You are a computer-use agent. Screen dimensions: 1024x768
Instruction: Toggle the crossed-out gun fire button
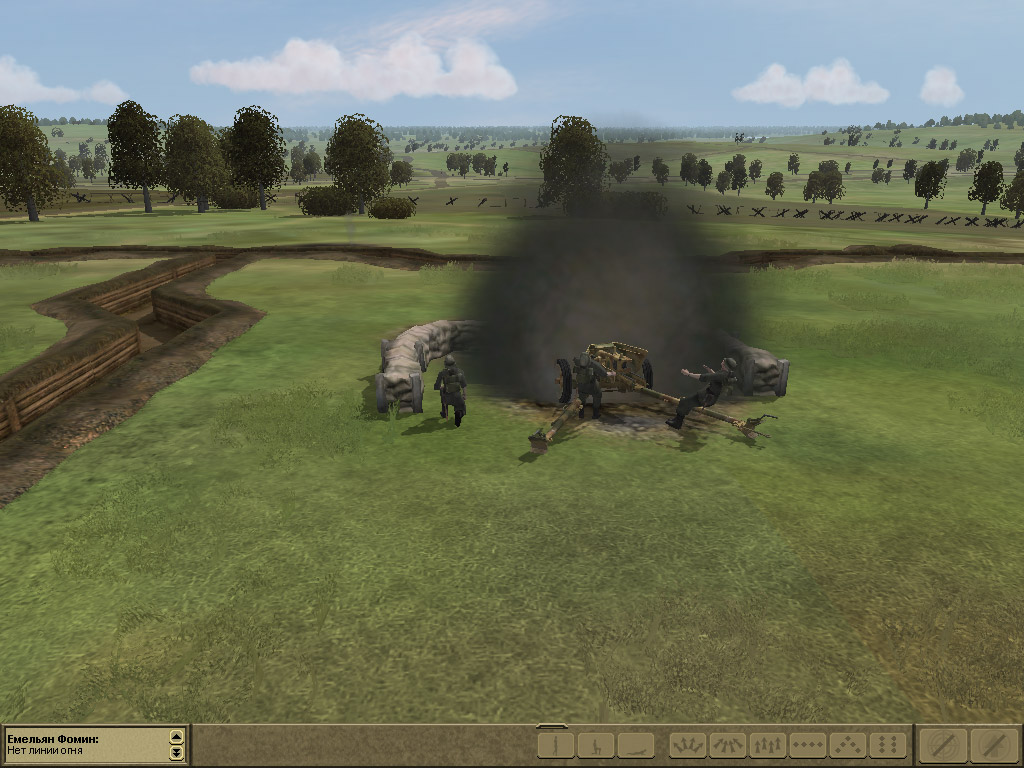(x=994, y=745)
